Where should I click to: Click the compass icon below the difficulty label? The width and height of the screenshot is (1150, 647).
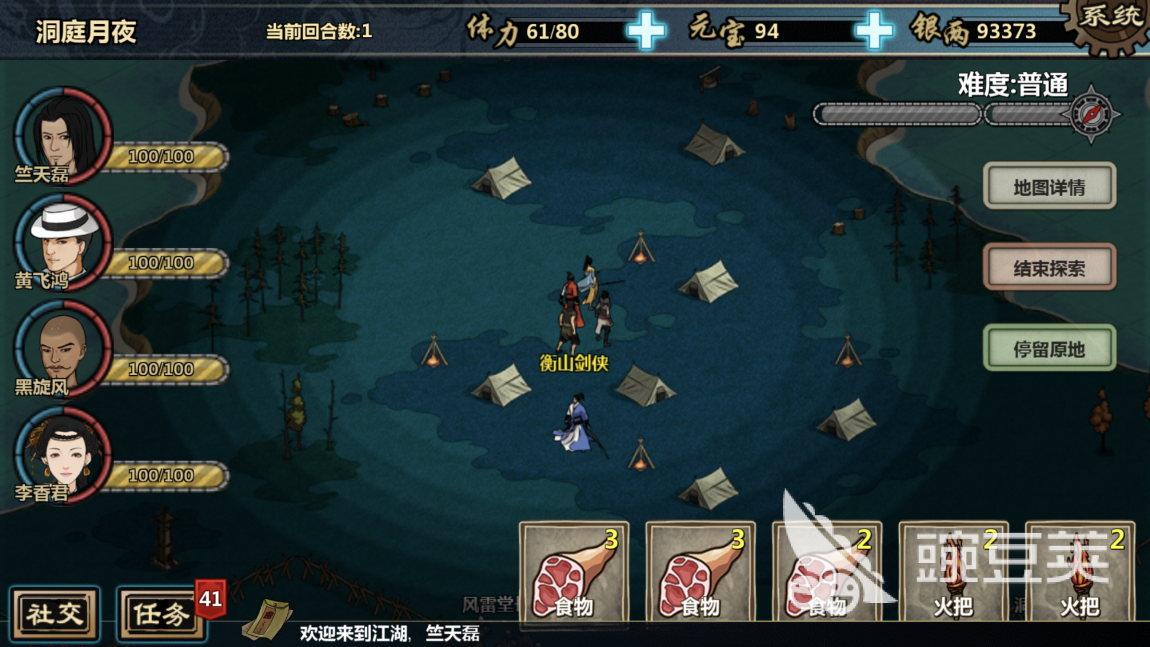point(1091,114)
